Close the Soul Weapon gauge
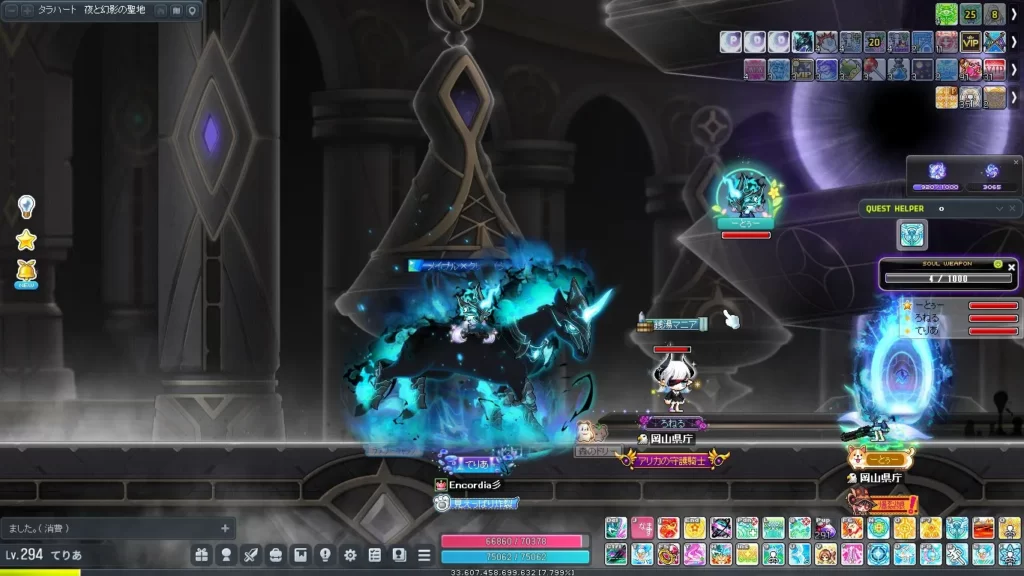1024x576 pixels. point(1011,267)
